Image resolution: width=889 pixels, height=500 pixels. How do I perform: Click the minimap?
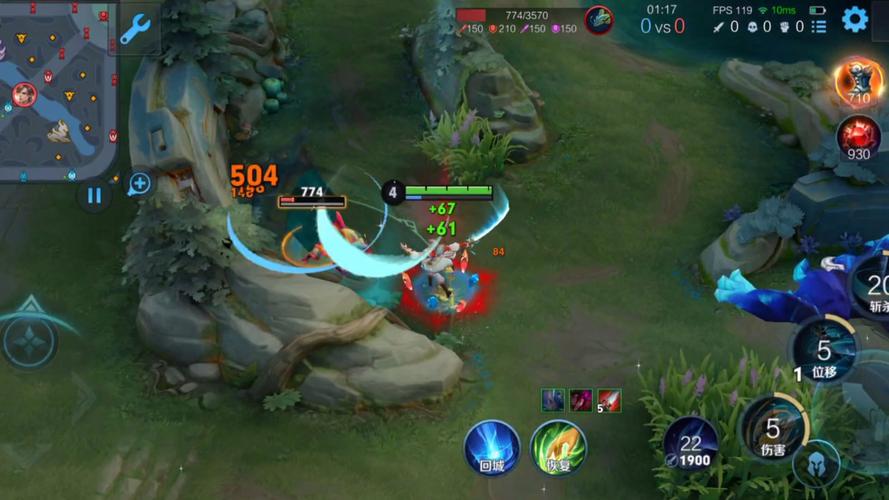tap(57, 90)
